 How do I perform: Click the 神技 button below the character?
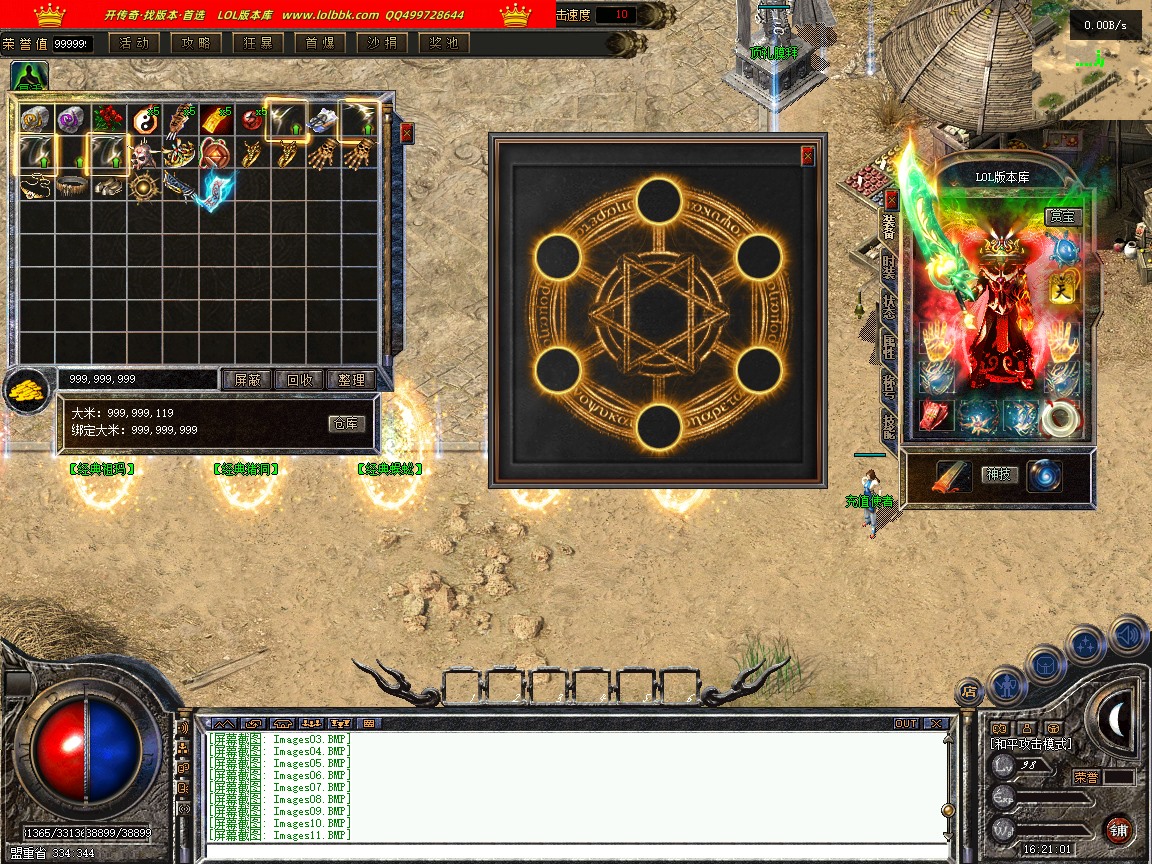[1000, 474]
